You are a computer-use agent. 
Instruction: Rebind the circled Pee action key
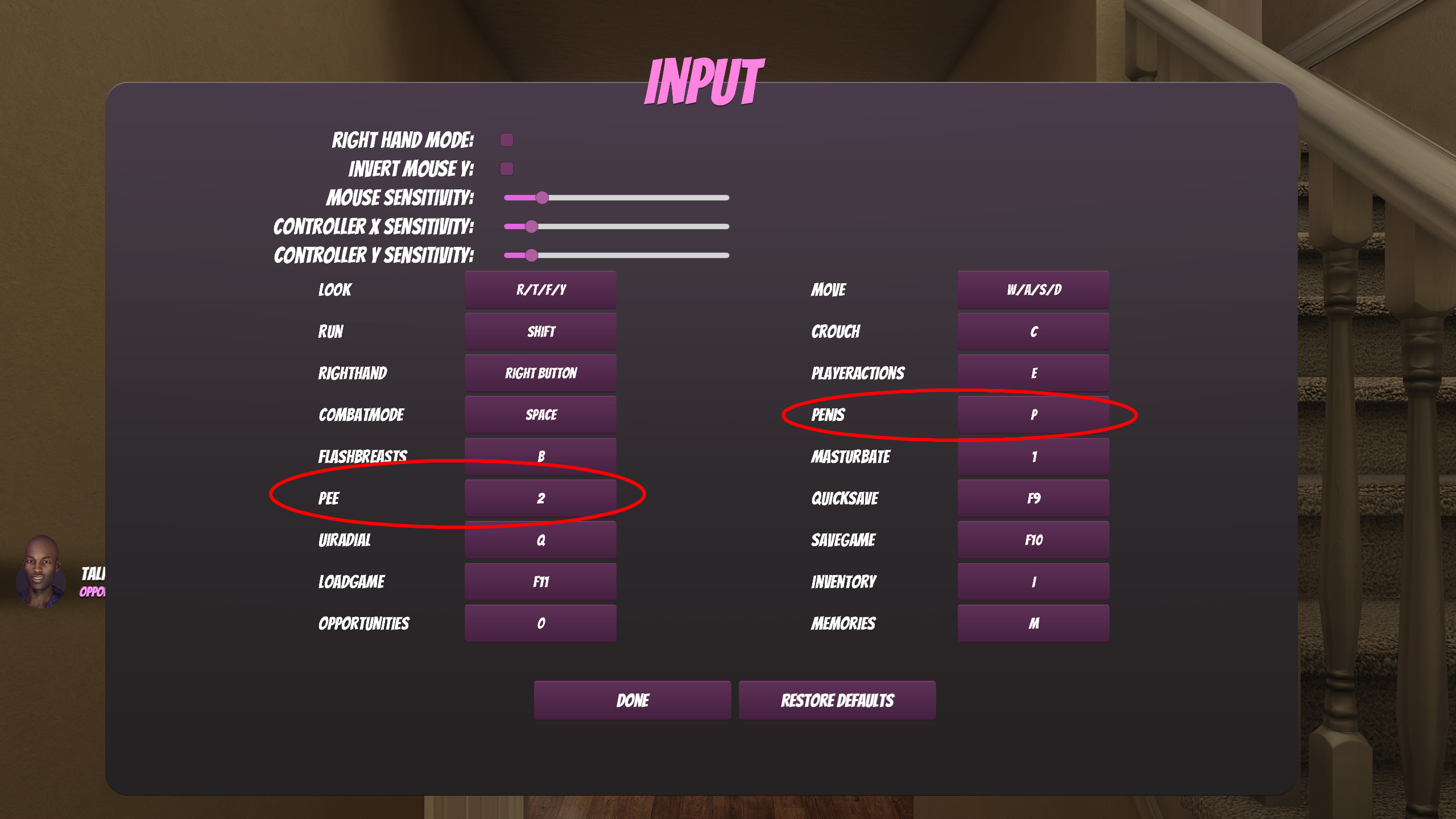(x=540, y=498)
